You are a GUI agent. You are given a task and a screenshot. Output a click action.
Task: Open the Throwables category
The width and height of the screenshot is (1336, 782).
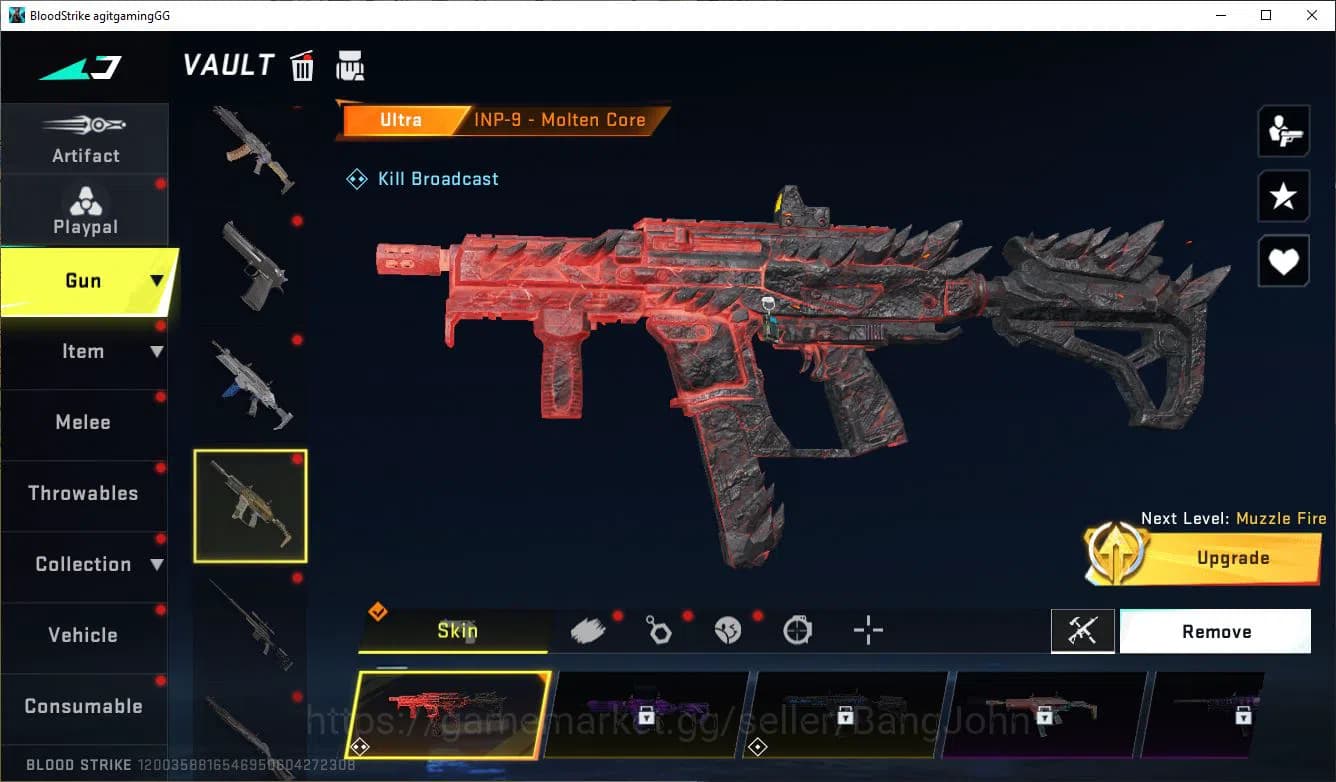(x=85, y=493)
